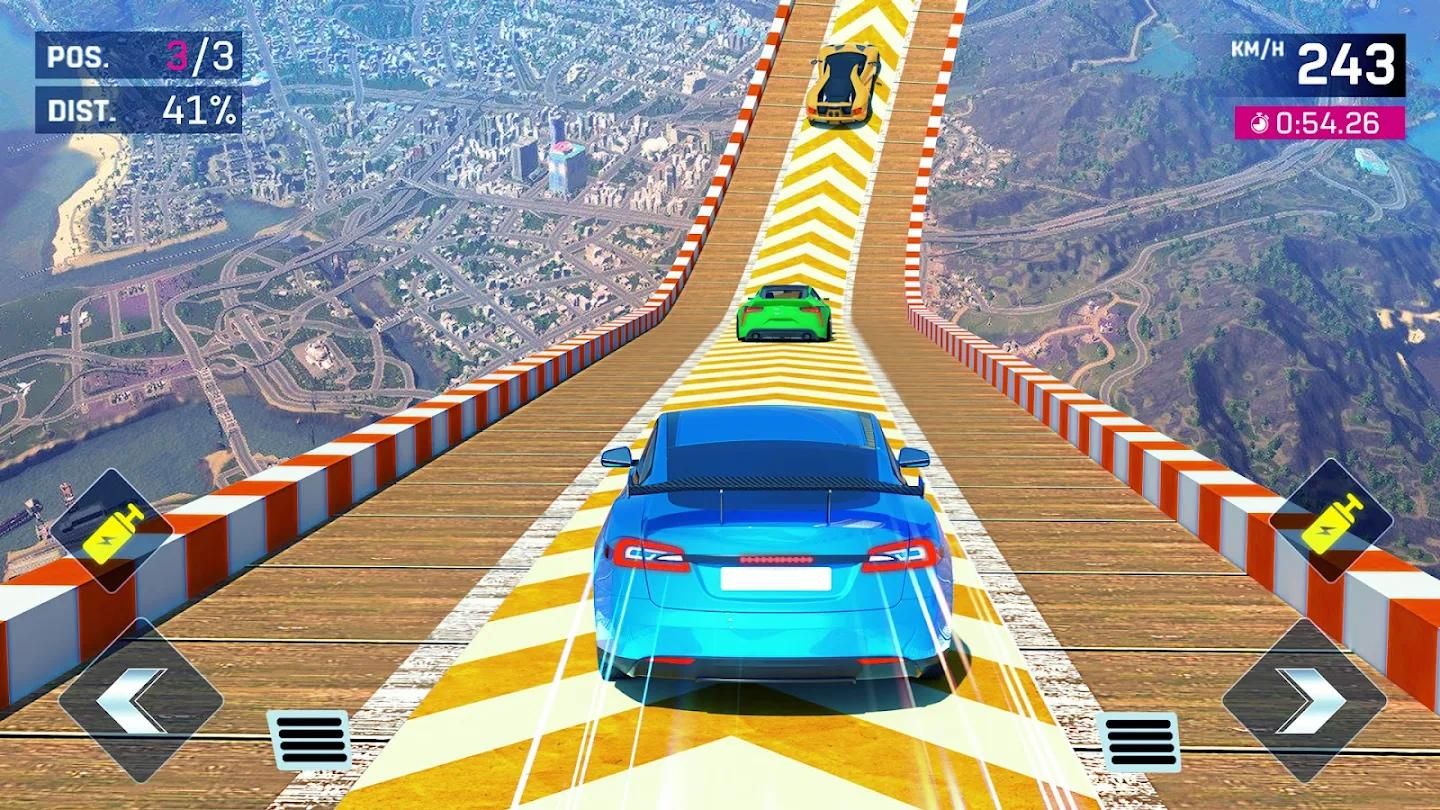This screenshot has height=810, width=1440.
Task: Steer left with the left arrow button
Action: (x=139, y=699)
